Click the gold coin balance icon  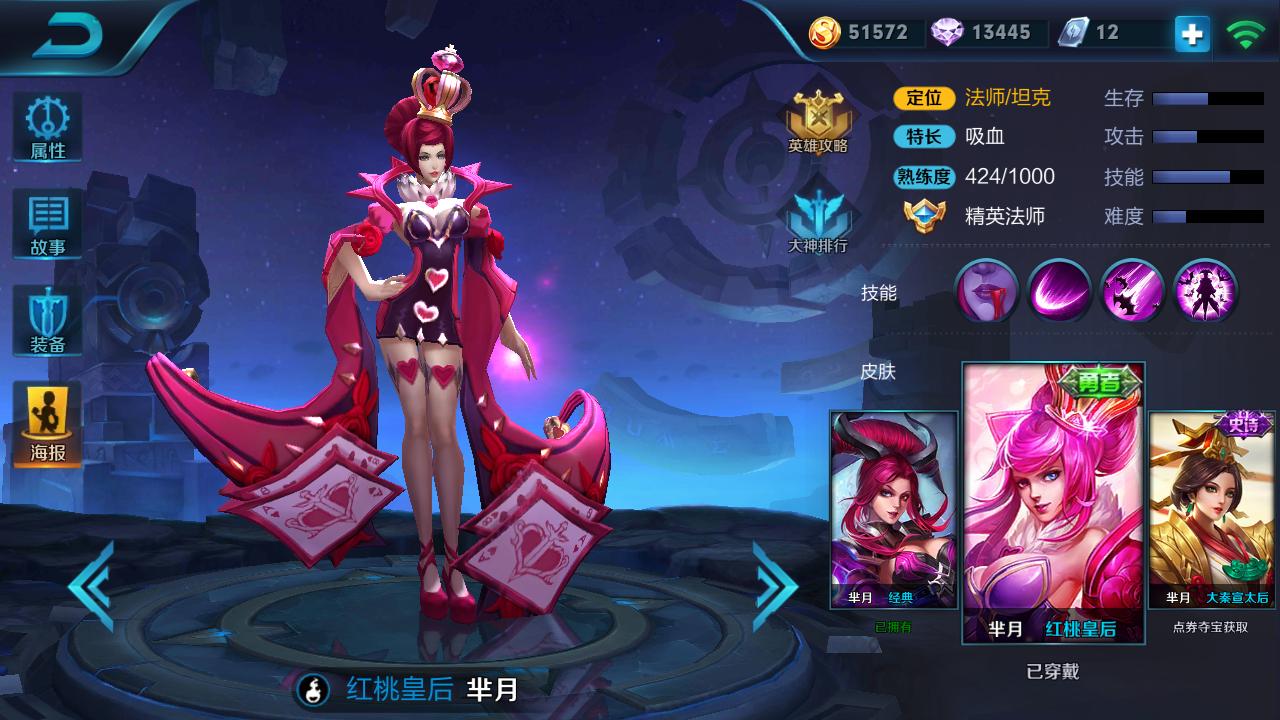click(826, 33)
